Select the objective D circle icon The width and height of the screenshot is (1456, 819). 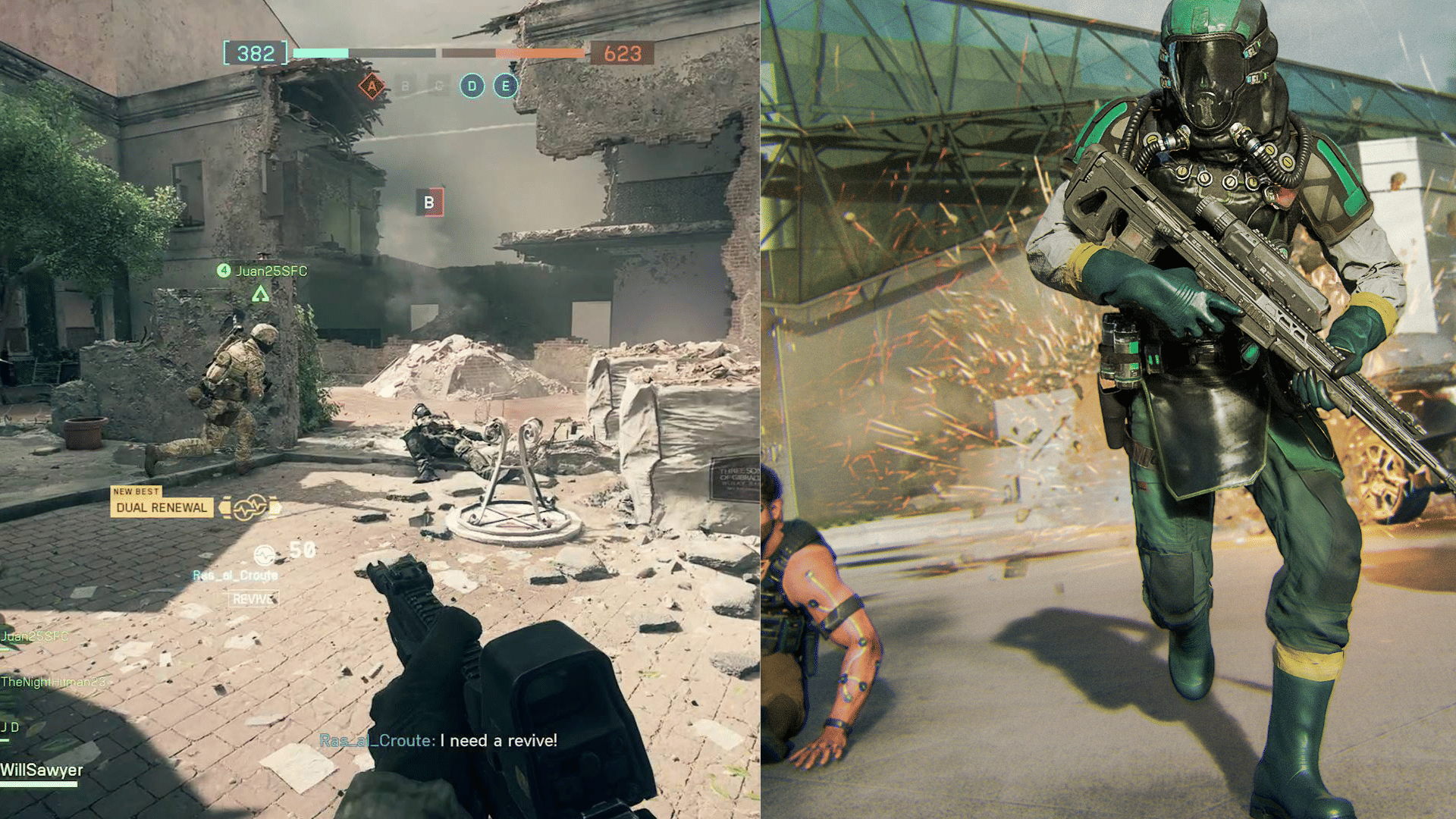[x=472, y=86]
